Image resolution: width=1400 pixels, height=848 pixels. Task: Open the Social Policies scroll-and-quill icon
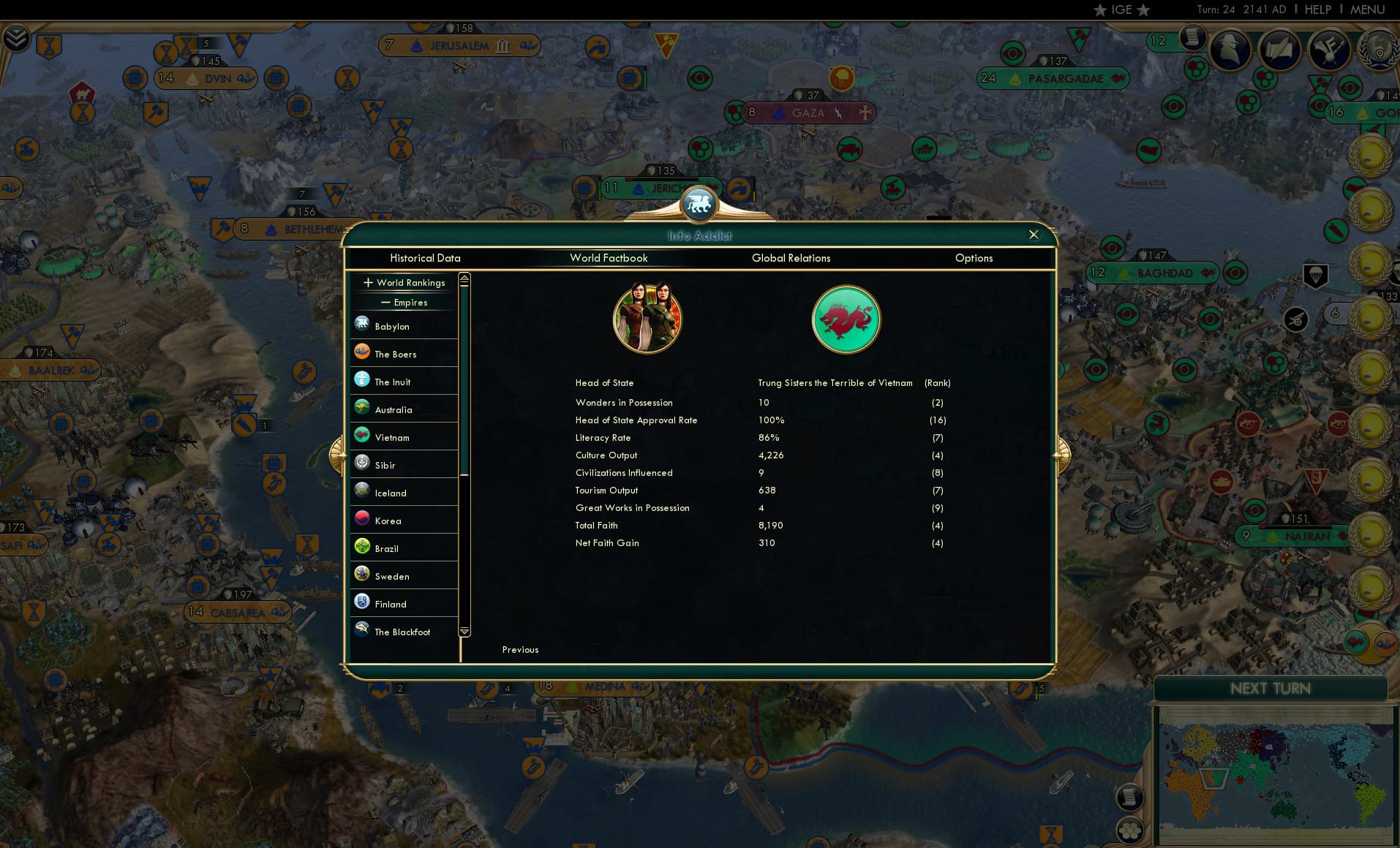click(1280, 50)
